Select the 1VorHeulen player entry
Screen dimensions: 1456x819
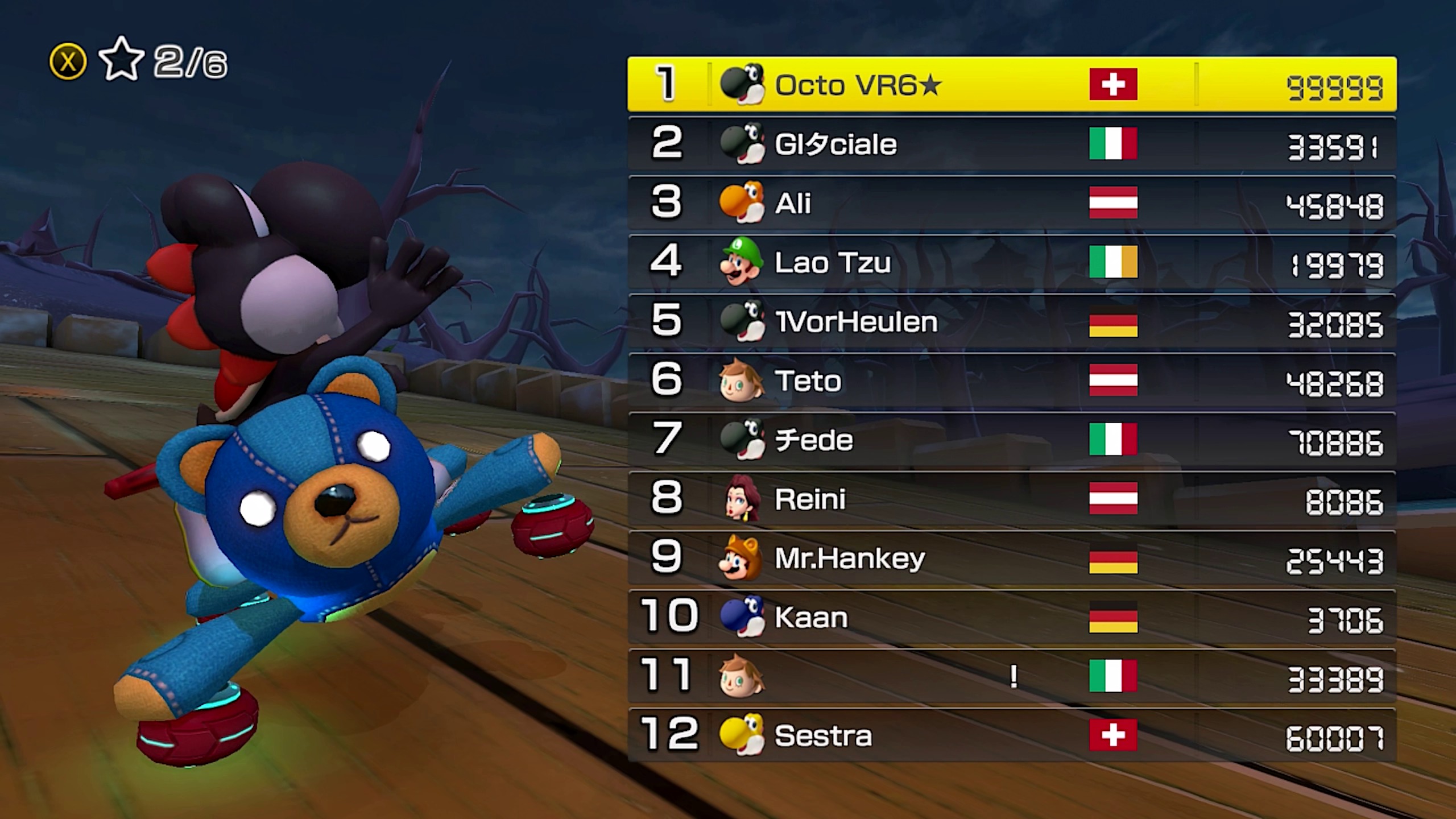pyautogui.click(x=1011, y=321)
